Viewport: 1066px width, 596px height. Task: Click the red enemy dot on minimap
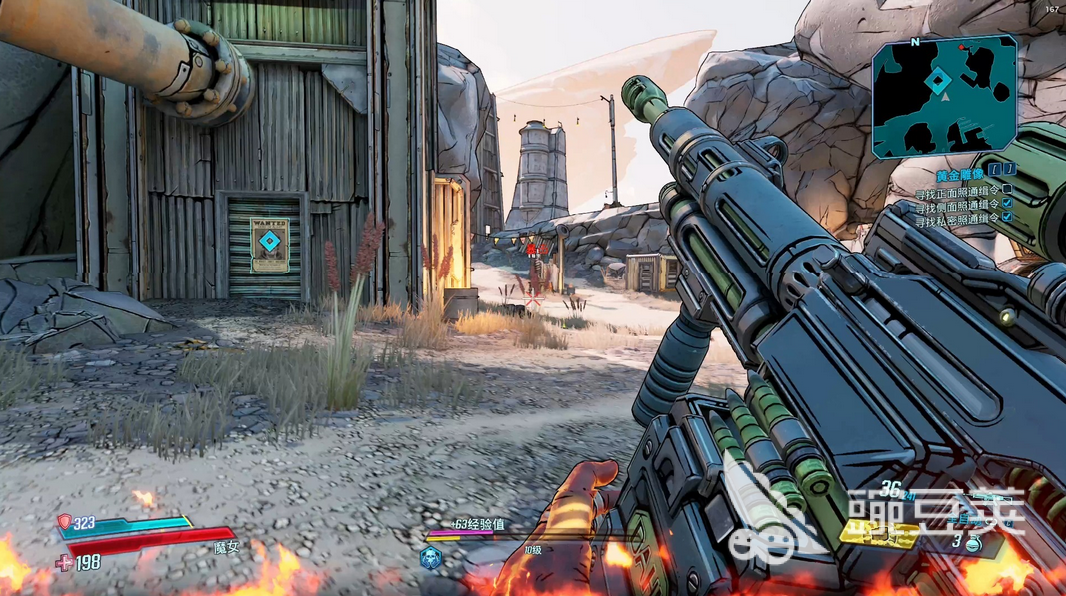(x=963, y=47)
